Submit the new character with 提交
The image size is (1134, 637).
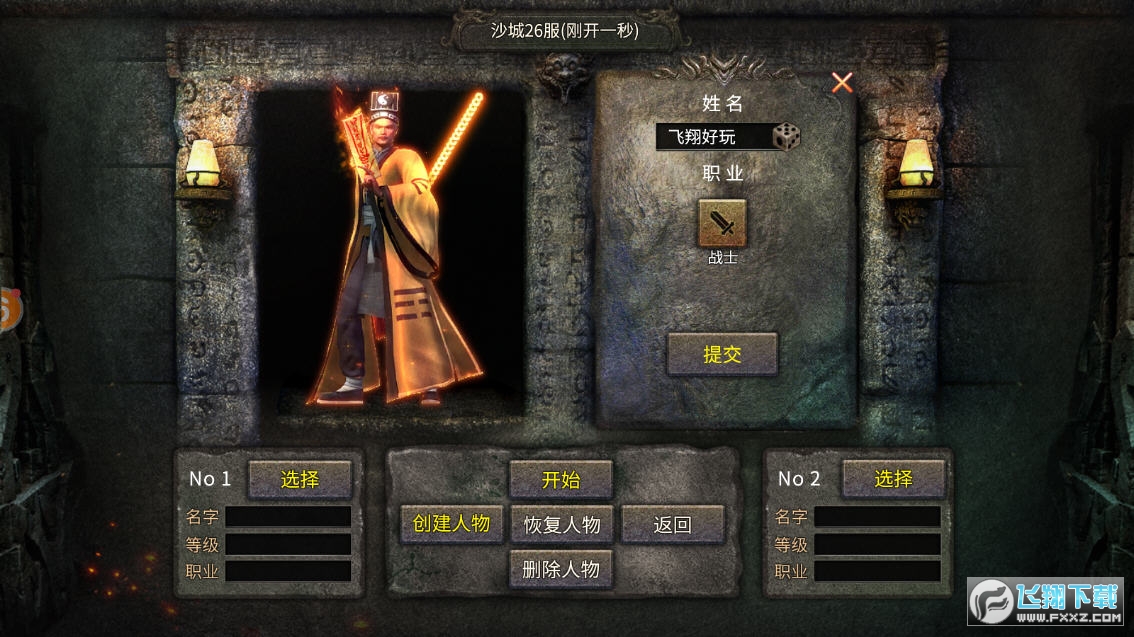(x=722, y=354)
